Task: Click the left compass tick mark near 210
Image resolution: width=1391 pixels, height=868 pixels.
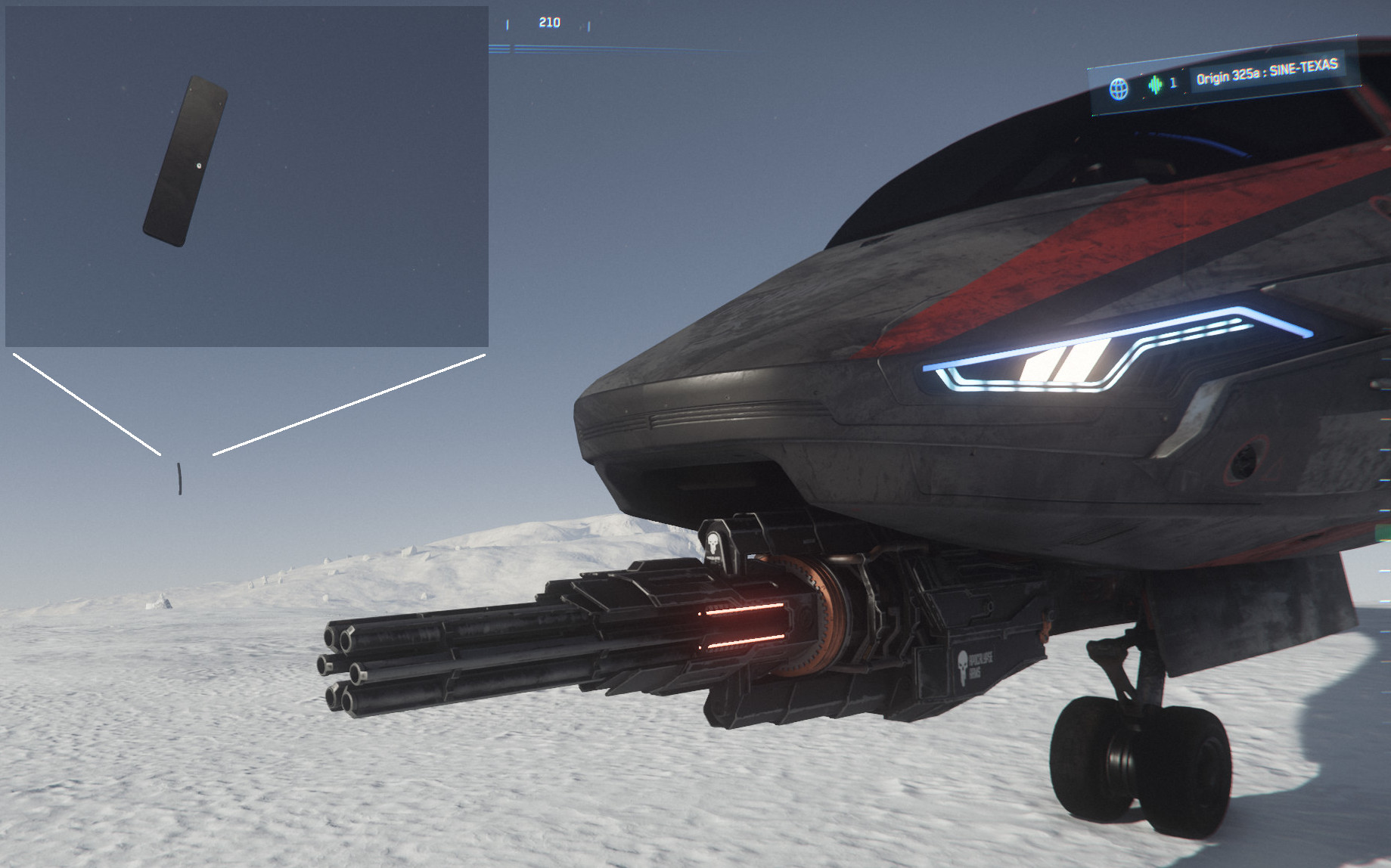Action: (508, 25)
